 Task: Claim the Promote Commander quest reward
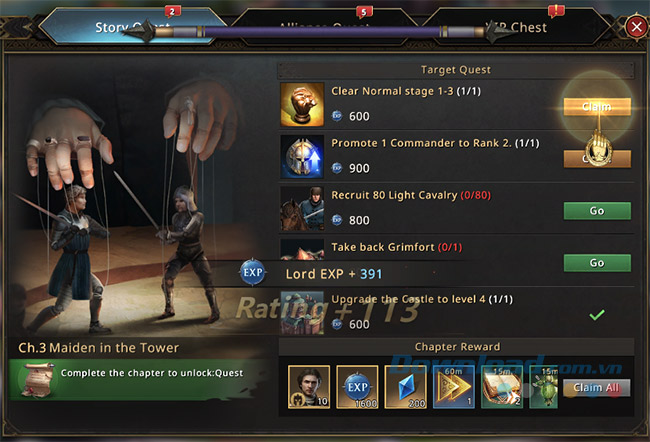[x=597, y=158]
